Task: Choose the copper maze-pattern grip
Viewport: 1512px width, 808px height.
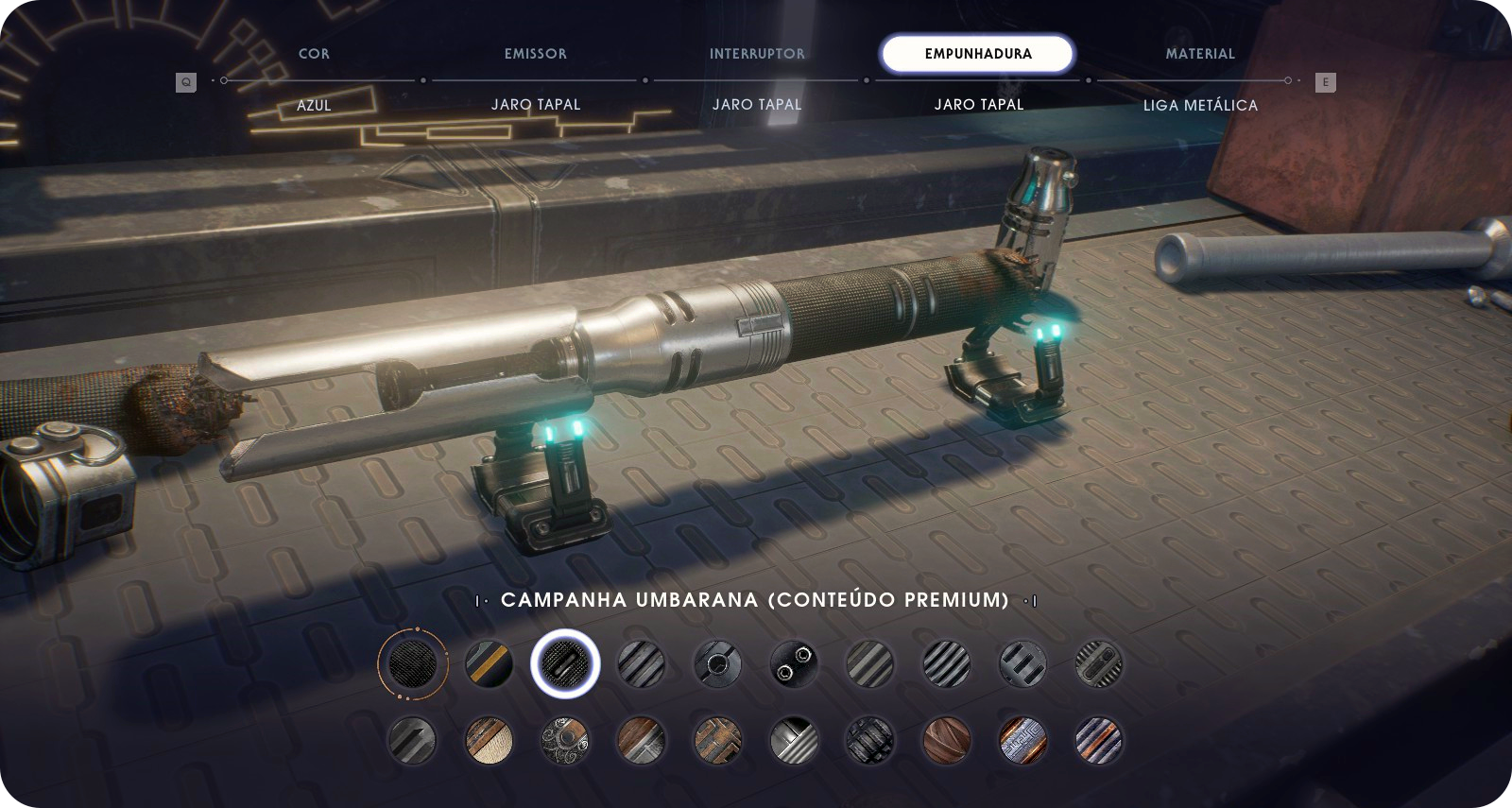Action: coord(717,740)
